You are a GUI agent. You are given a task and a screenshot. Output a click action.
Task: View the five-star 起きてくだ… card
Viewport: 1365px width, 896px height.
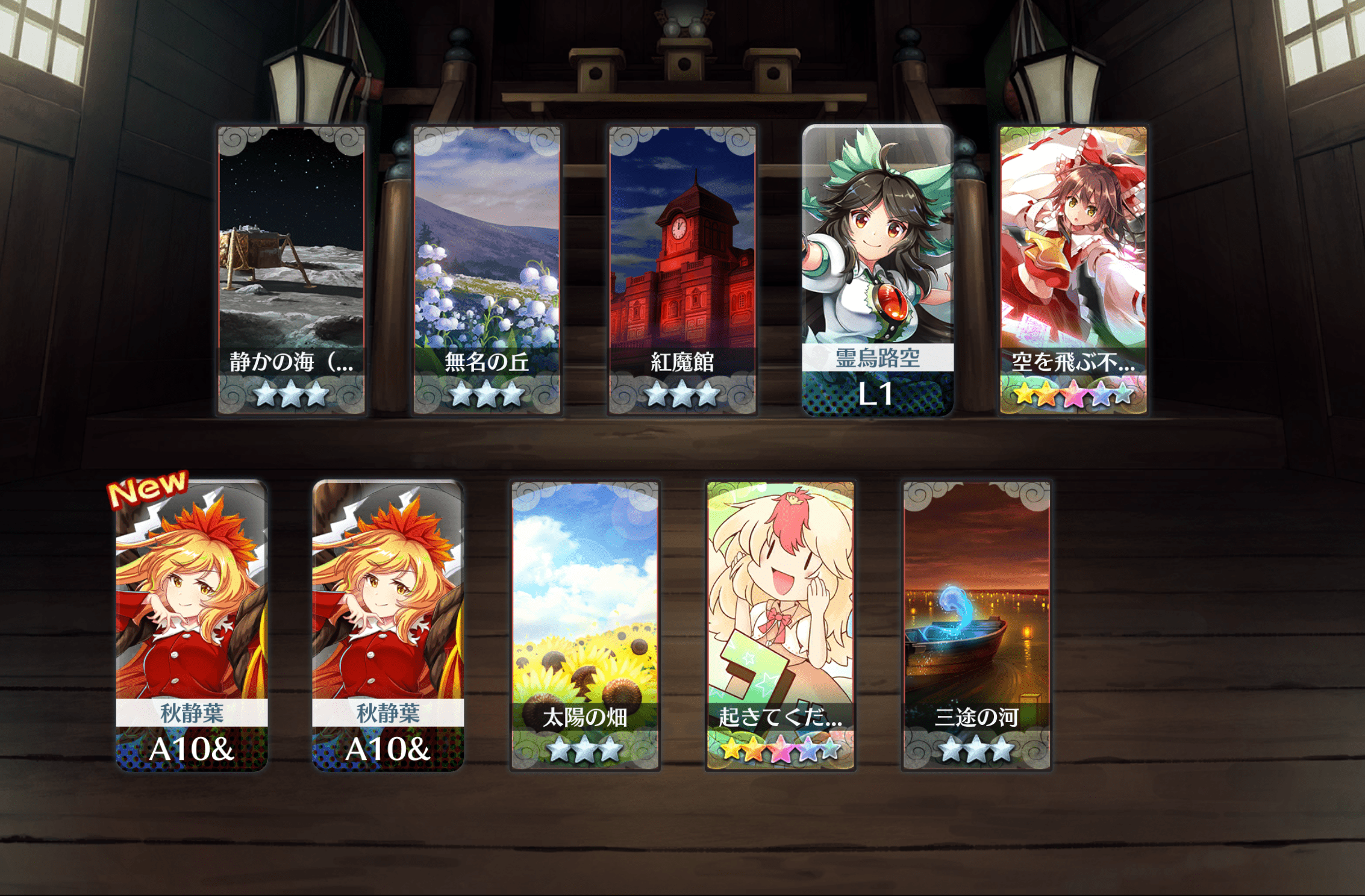tap(780, 625)
